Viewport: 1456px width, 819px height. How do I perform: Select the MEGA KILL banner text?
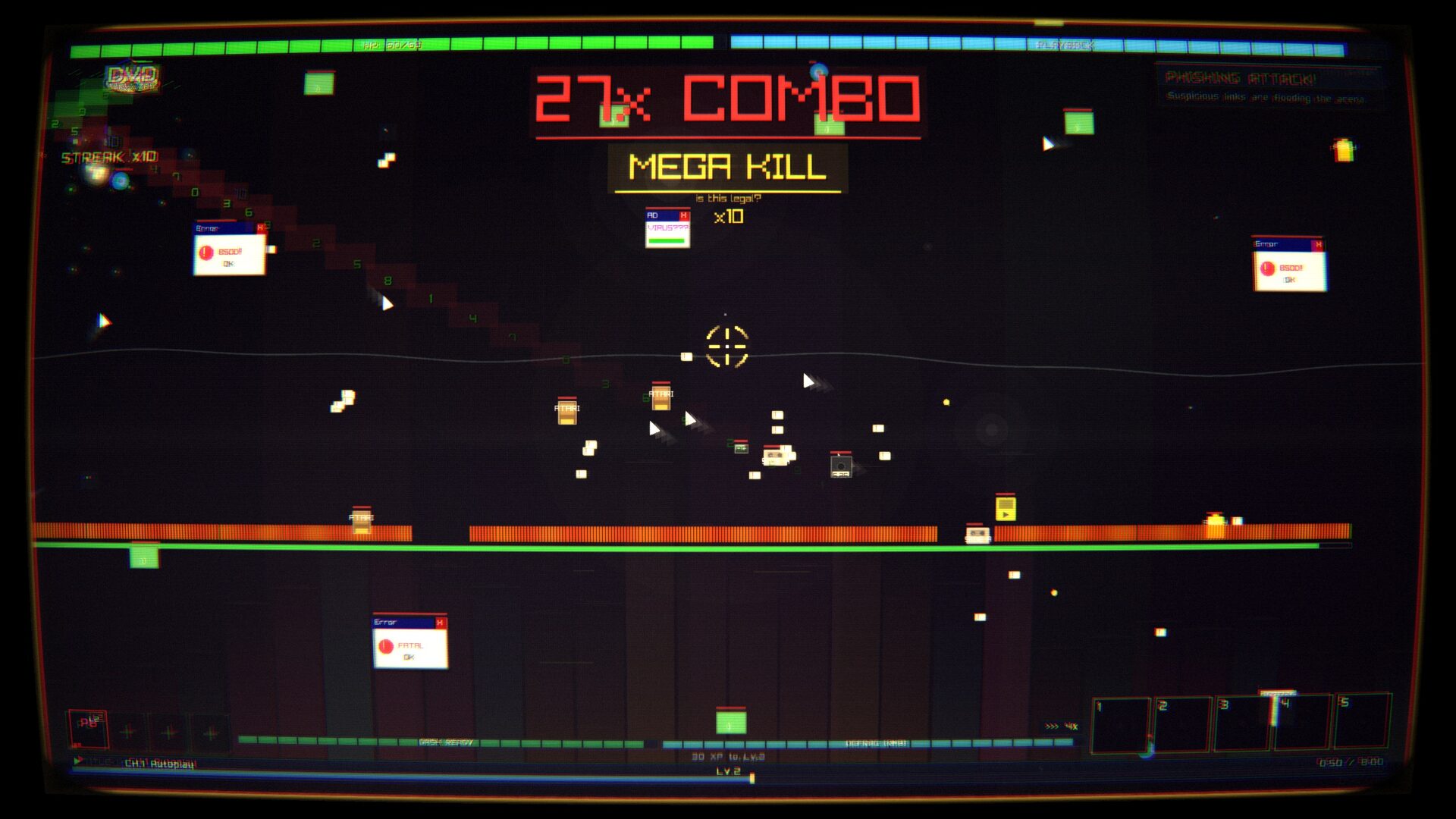[726, 165]
